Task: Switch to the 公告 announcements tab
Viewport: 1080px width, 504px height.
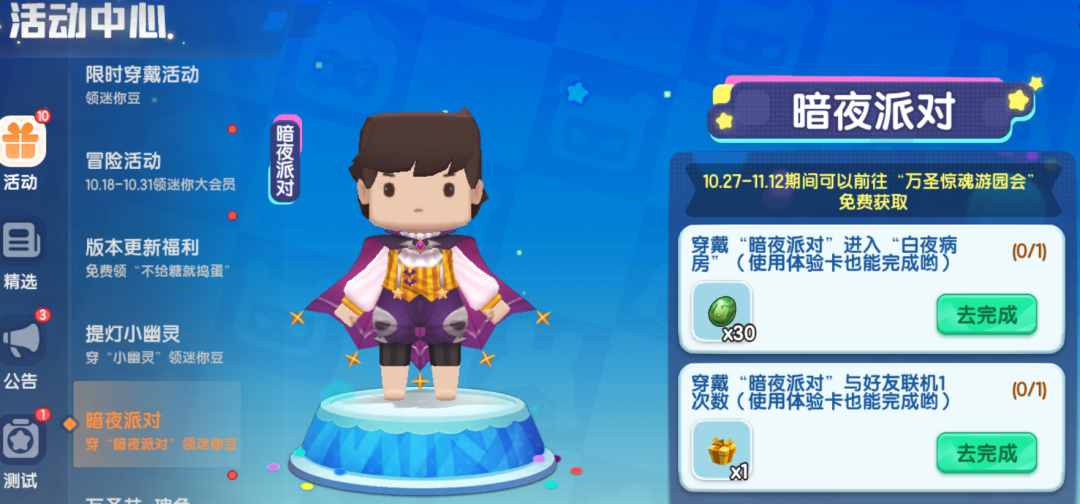Action: (20, 352)
